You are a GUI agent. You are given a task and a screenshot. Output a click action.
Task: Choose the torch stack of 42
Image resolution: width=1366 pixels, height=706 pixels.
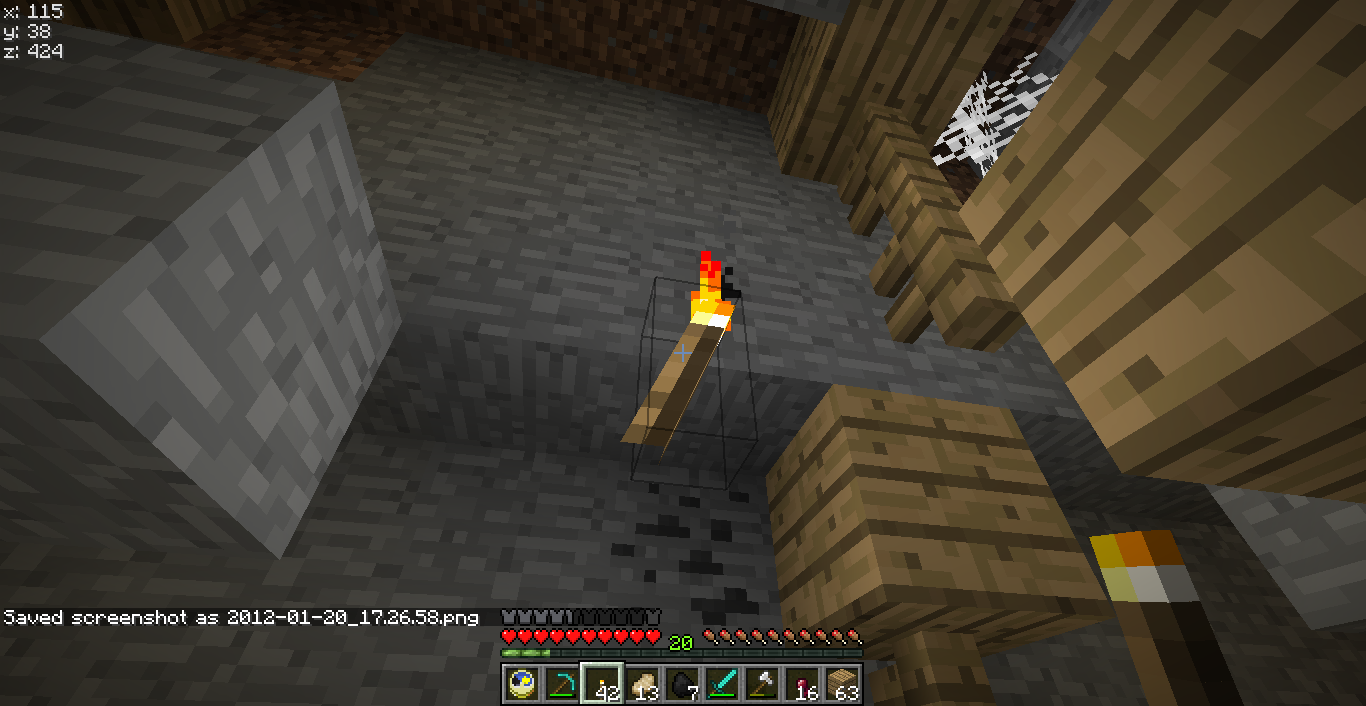(602, 684)
